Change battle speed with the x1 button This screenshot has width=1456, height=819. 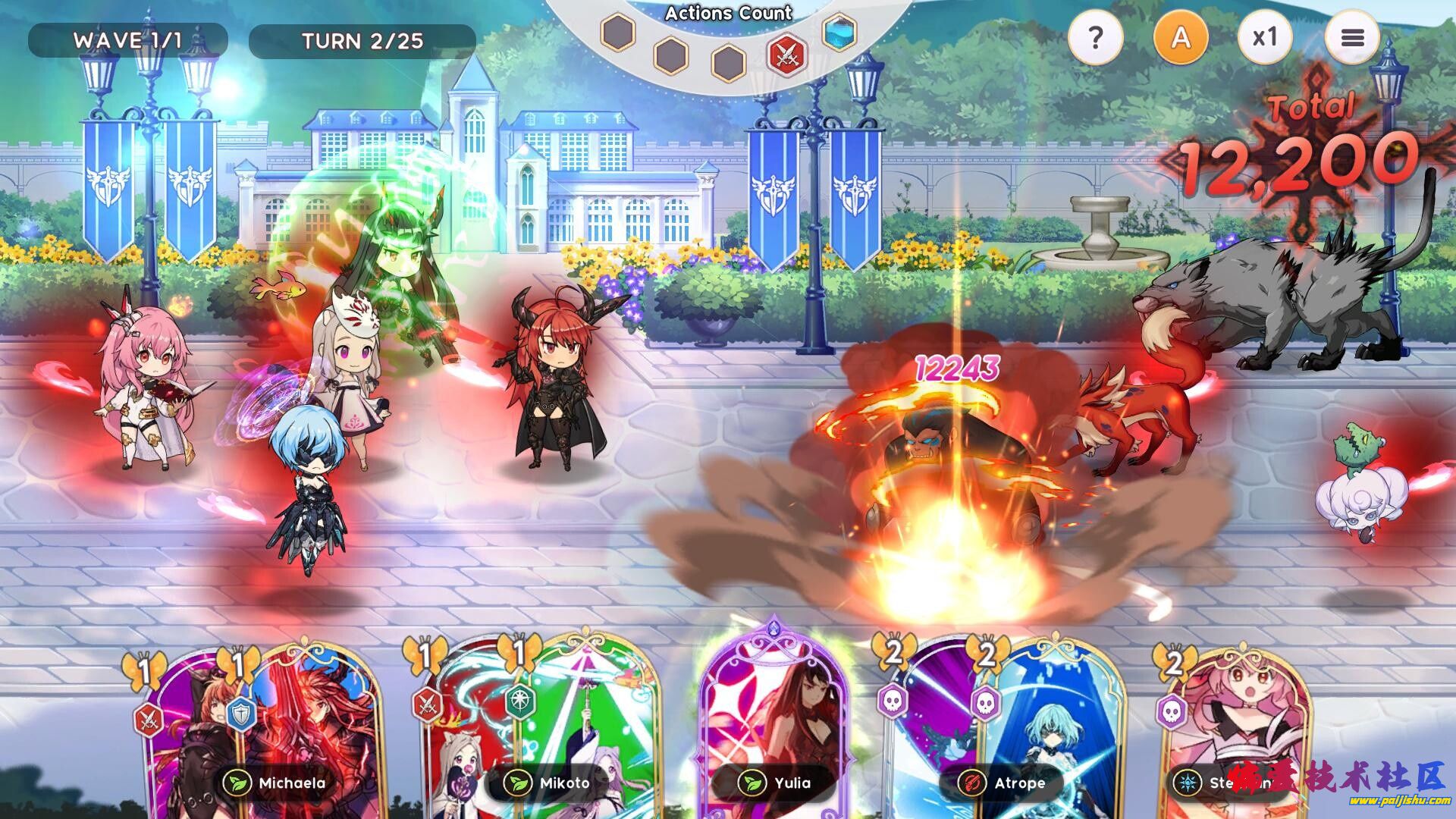click(1265, 37)
